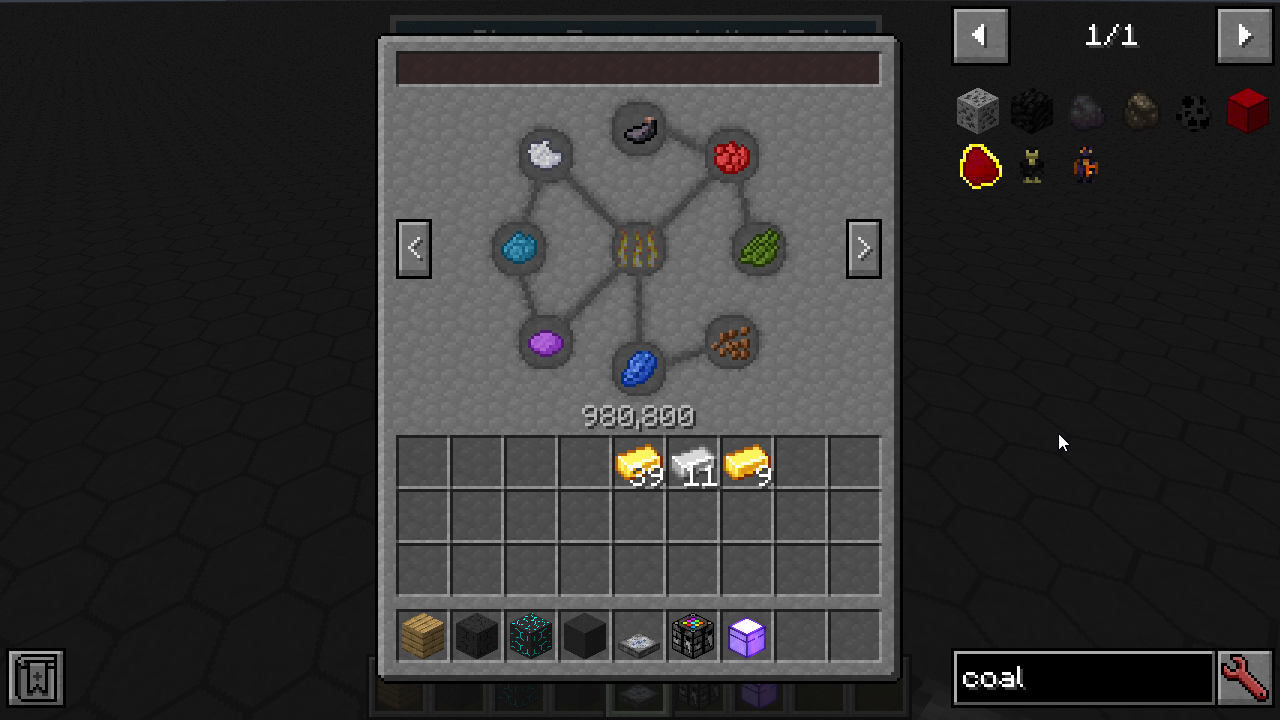The height and width of the screenshot is (720, 1280).
Task: Select the green leafy node
Action: pyautogui.click(x=759, y=248)
